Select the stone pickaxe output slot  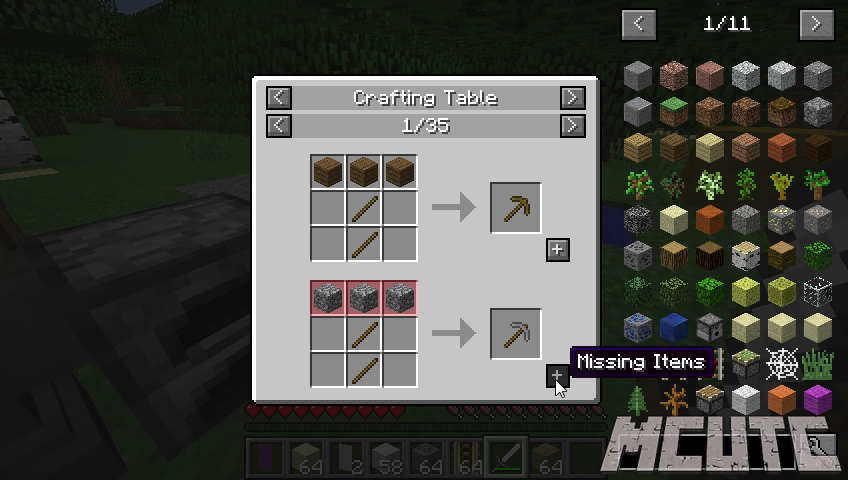[x=516, y=334]
